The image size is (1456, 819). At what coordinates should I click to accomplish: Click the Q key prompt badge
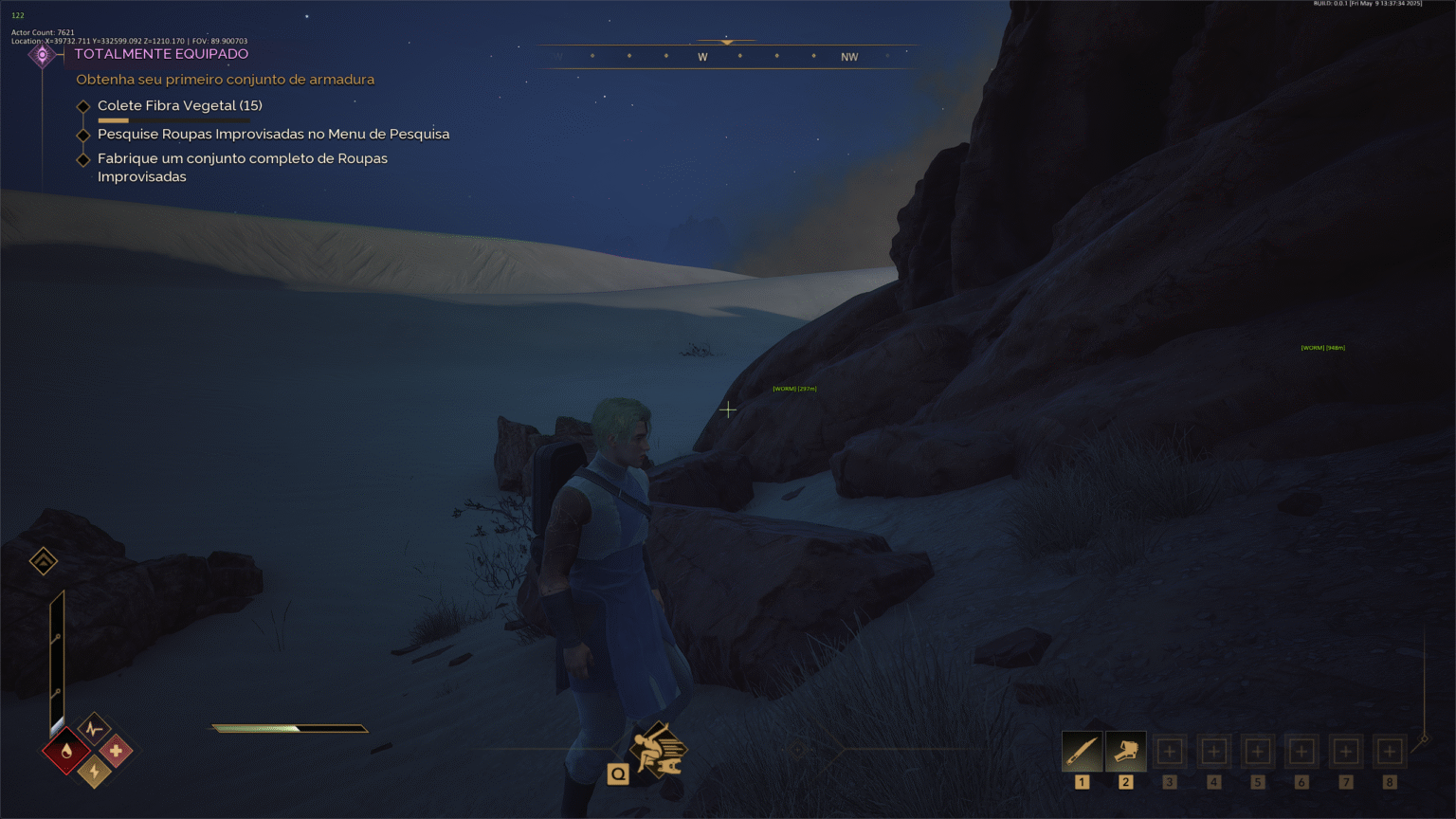coord(618,773)
